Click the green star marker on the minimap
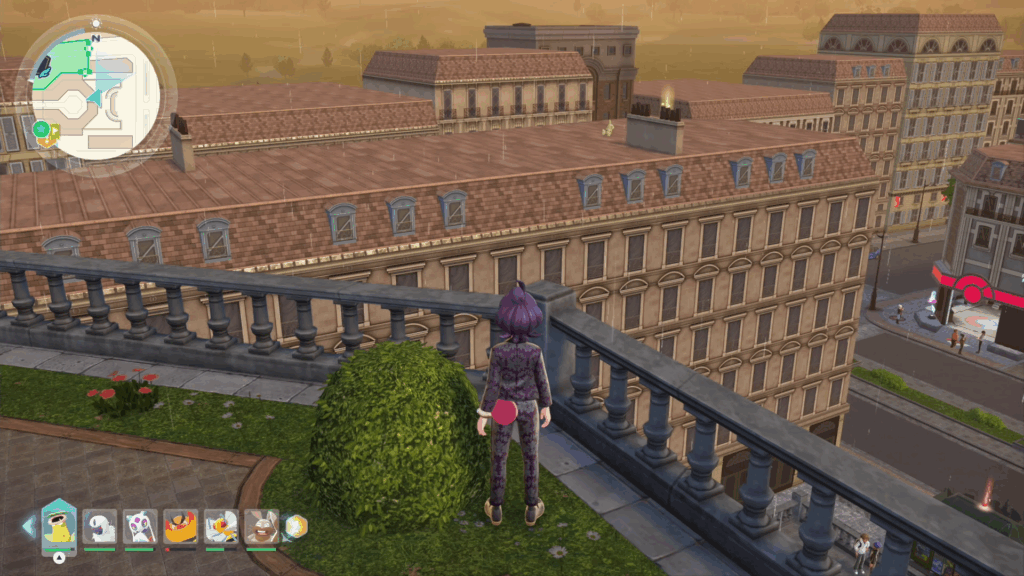Screen dimensions: 1024x576 [x=41, y=129]
